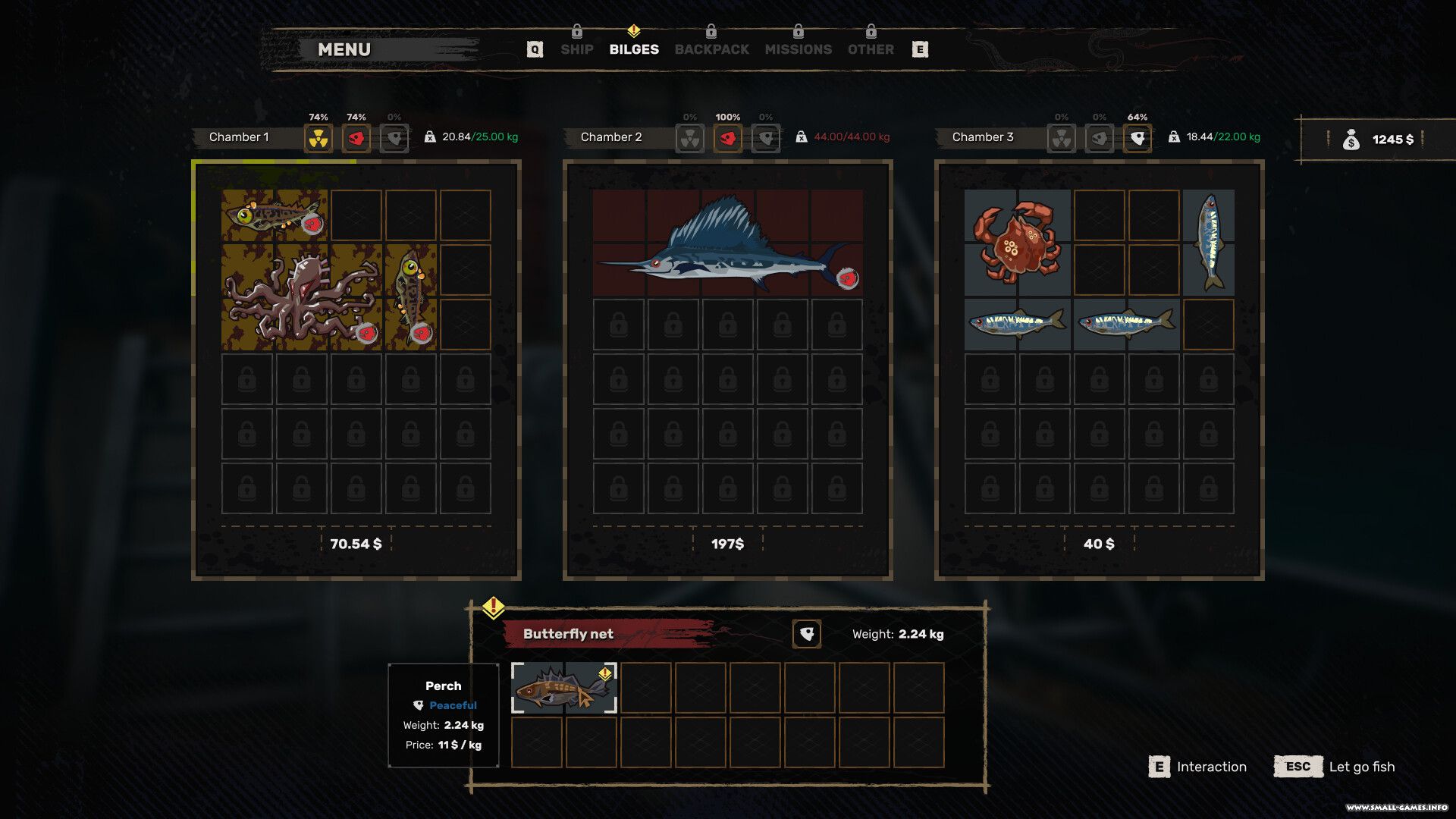Viewport: 1456px width, 819px height.
Task: Show the OTHER tab
Action: [871, 49]
